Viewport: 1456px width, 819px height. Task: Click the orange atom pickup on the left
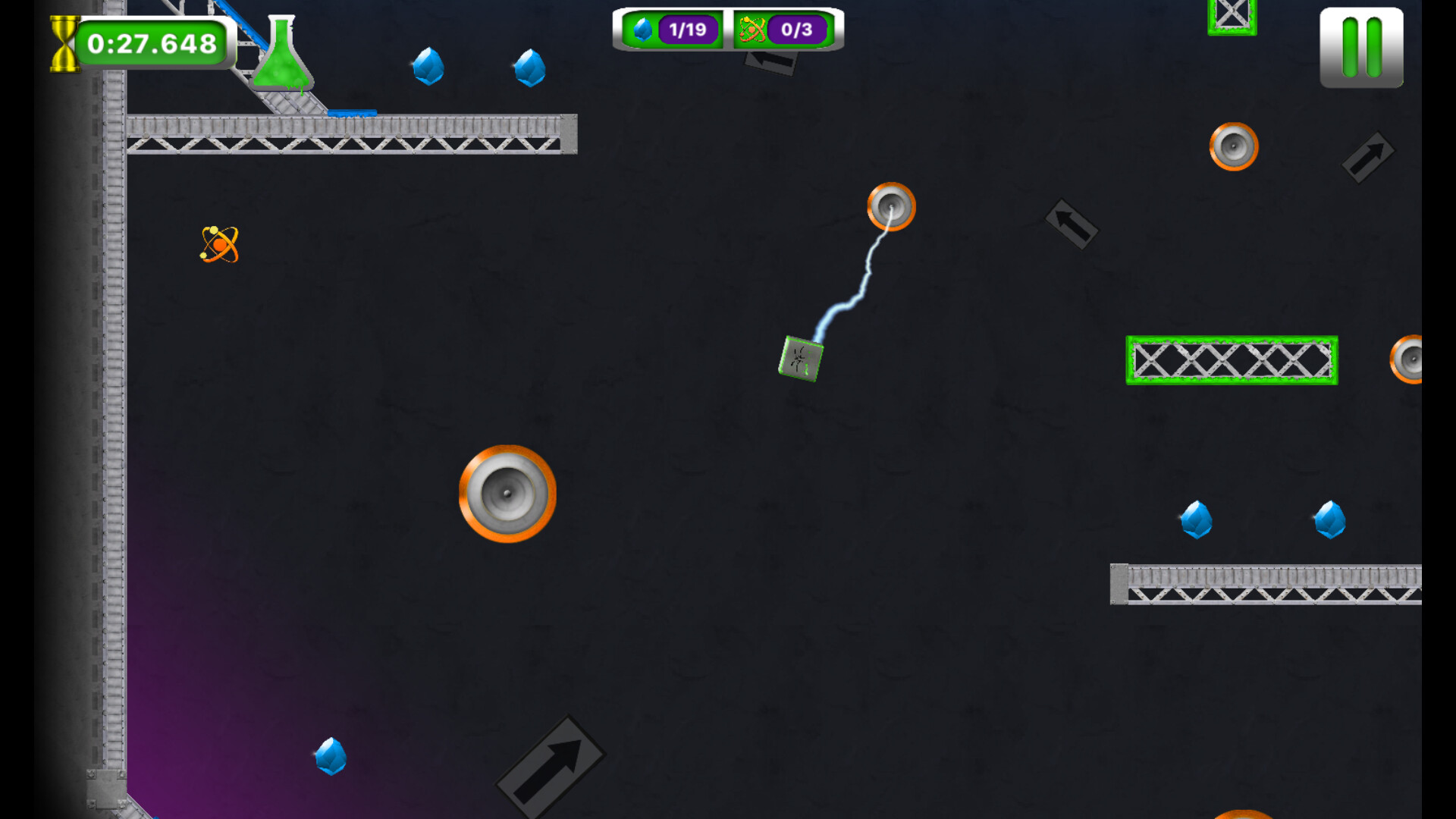218,245
